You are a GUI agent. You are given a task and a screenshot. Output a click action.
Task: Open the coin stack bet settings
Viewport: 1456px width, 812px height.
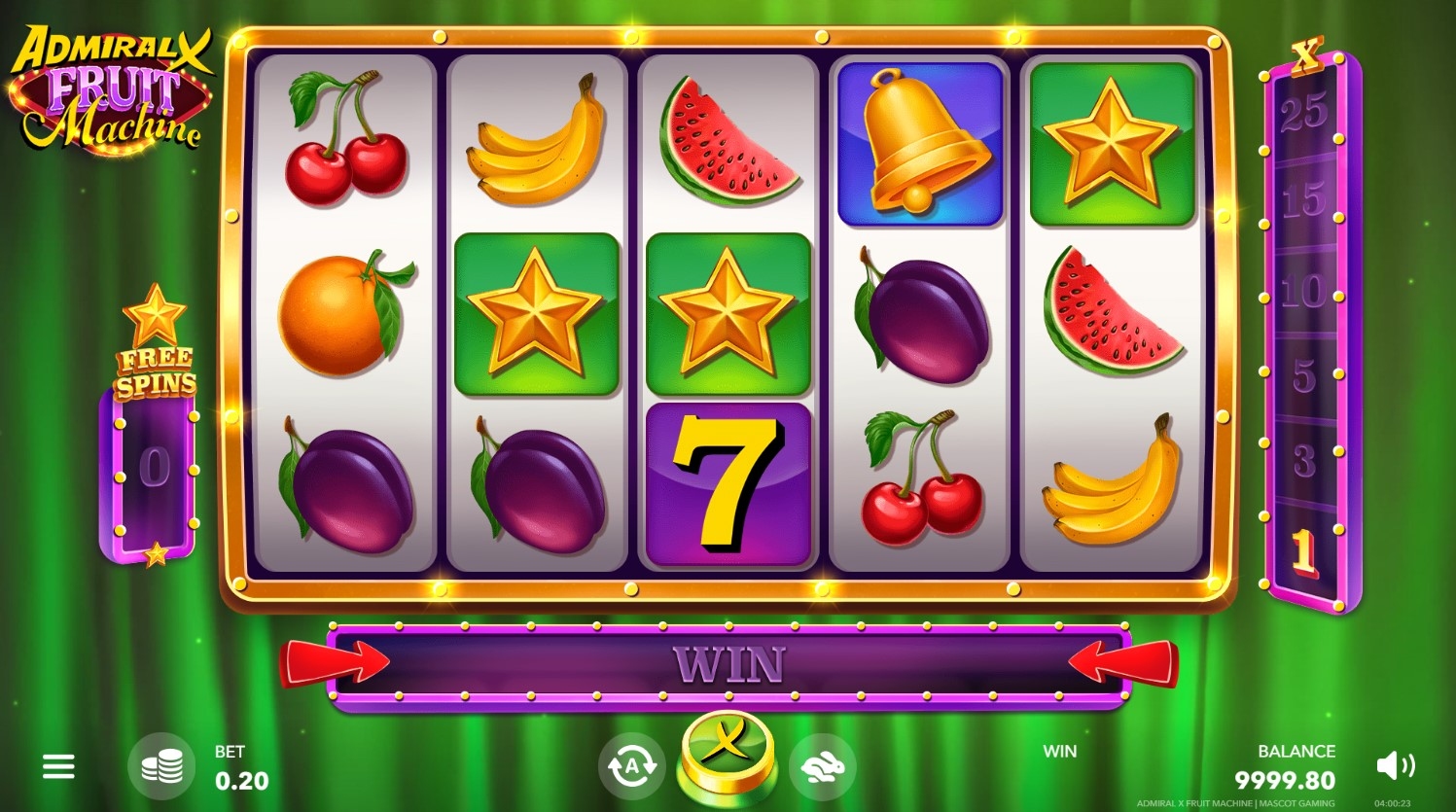(161, 767)
